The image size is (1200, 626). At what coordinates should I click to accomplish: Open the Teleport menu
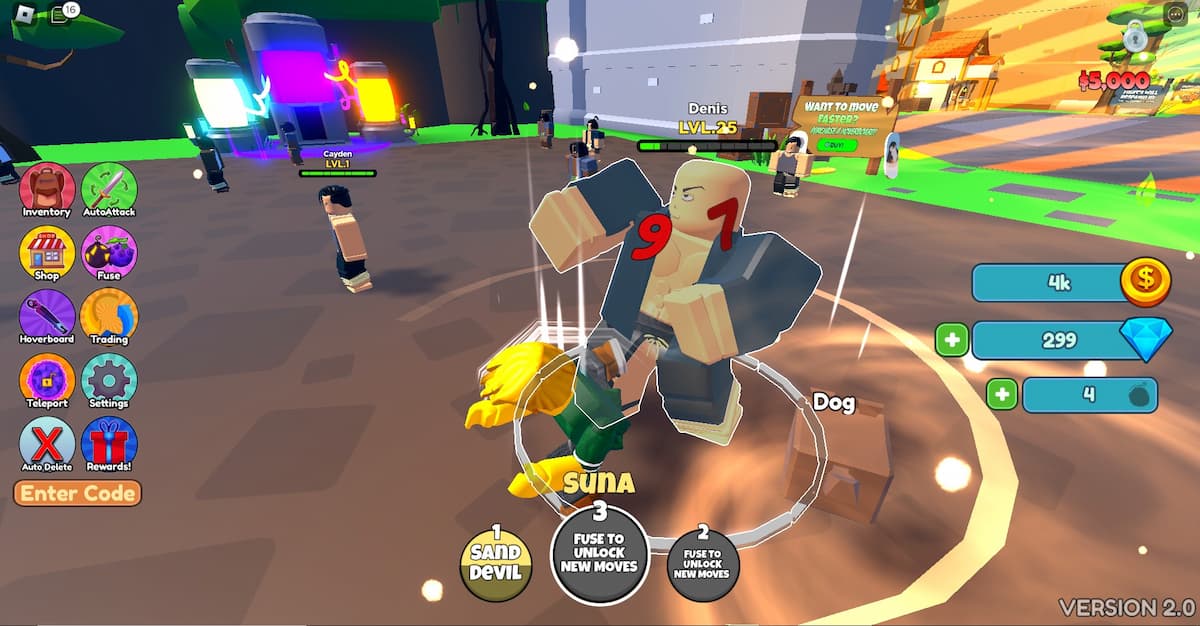[47, 381]
